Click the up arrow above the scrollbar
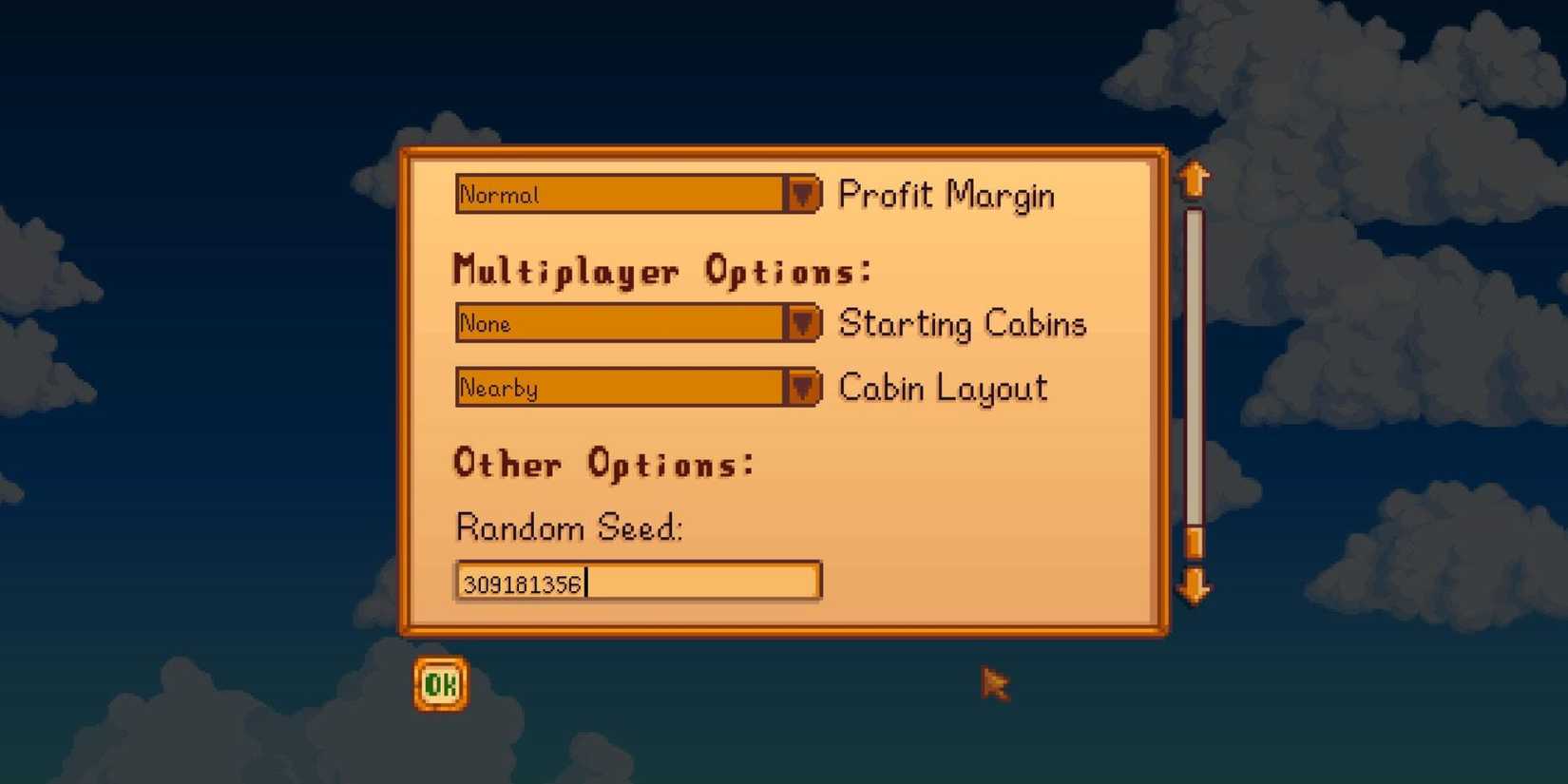Screen dimensions: 1568x784 point(1195,179)
